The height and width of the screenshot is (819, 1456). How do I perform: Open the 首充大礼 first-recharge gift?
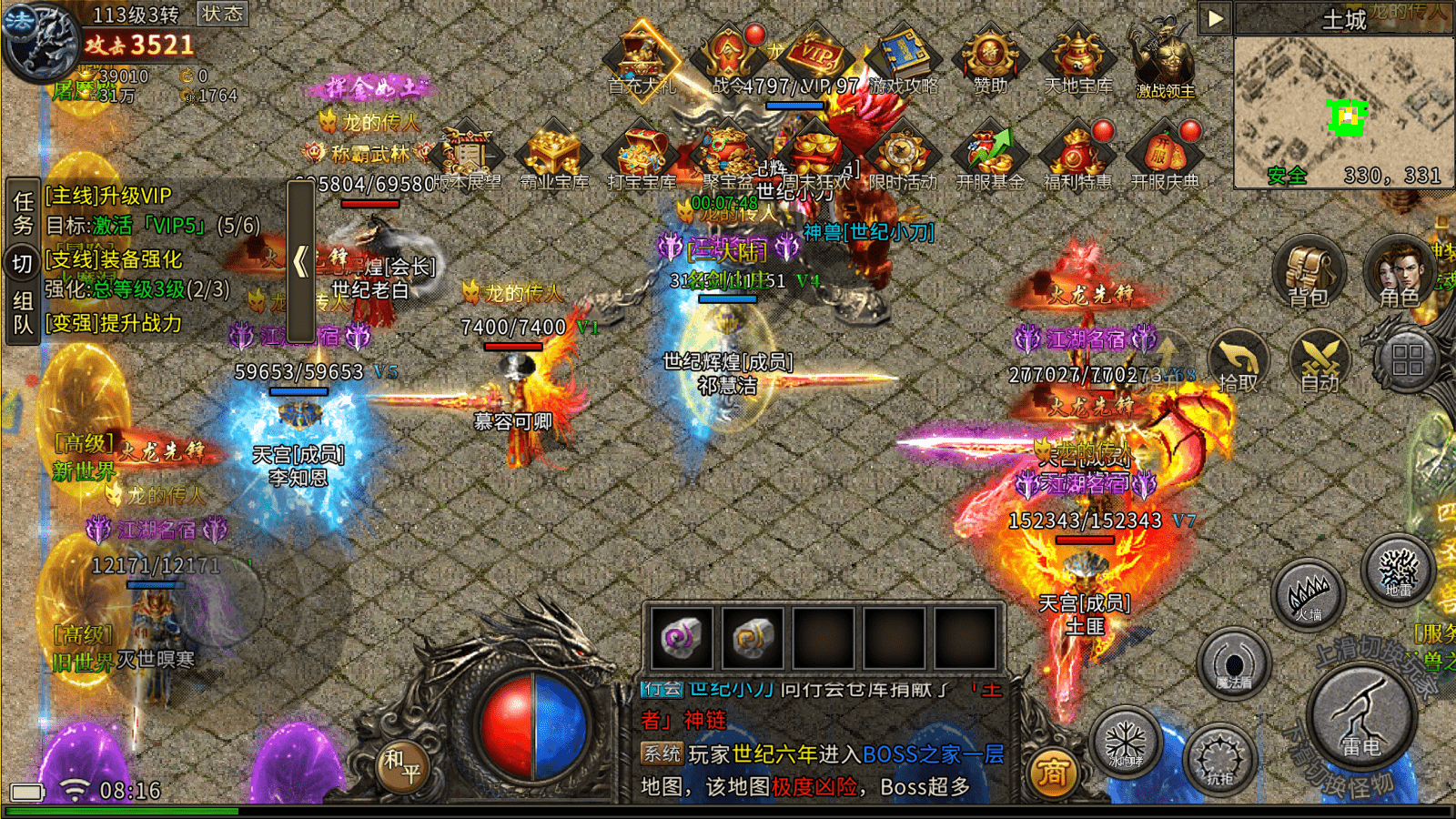[x=642, y=60]
